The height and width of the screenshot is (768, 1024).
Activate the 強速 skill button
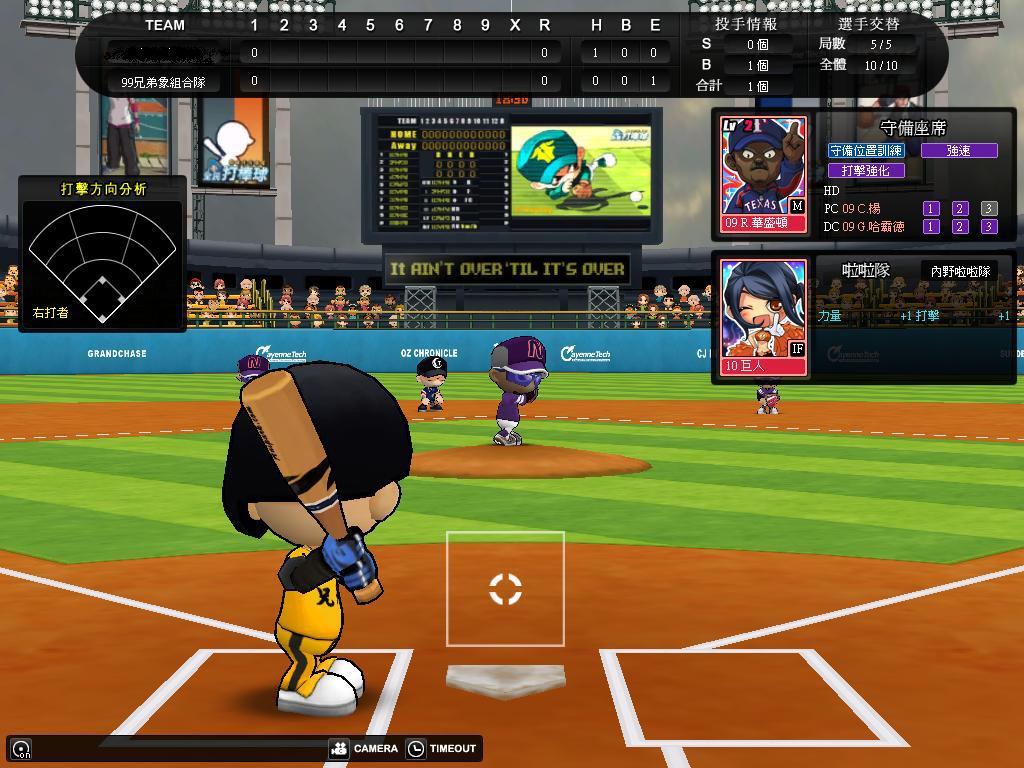pyautogui.click(x=959, y=150)
